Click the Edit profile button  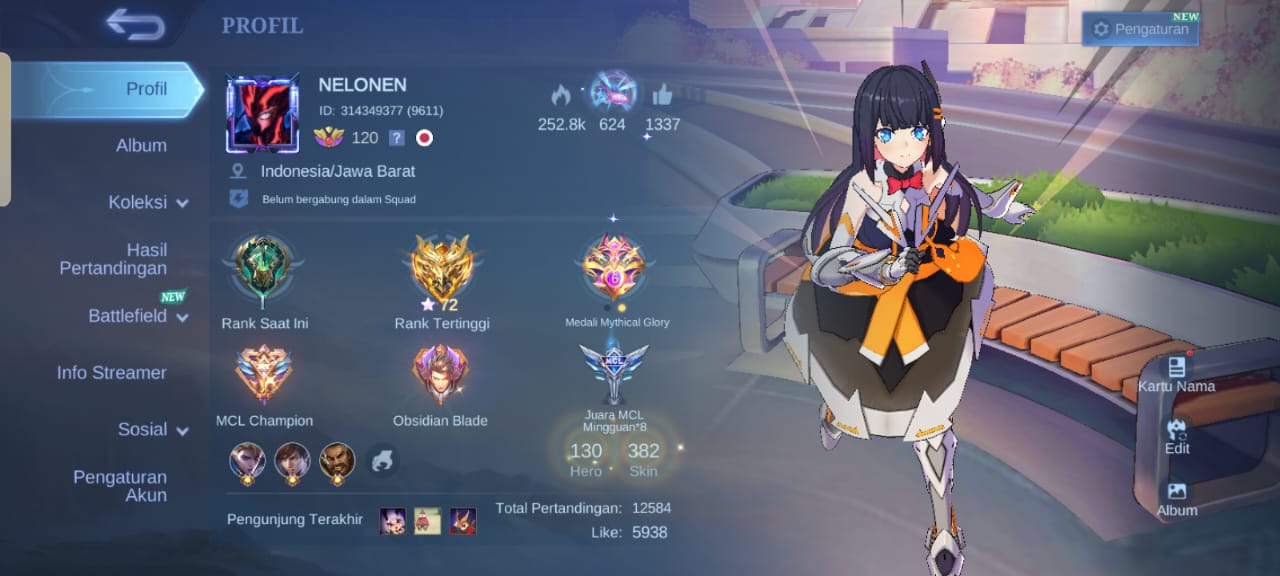(x=1177, y=435)
